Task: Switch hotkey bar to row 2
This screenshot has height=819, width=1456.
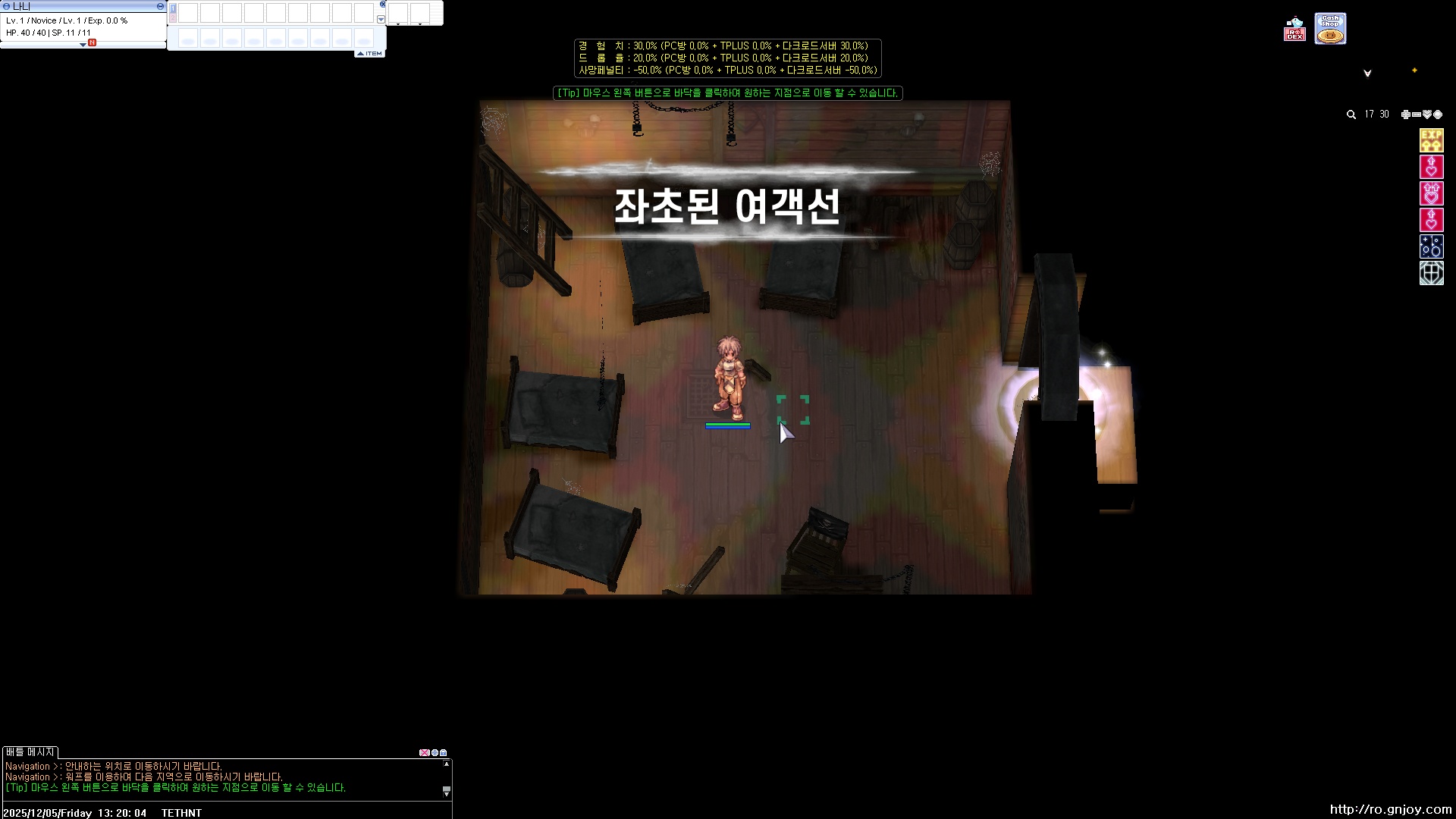Action: click(x=173, y=16)
